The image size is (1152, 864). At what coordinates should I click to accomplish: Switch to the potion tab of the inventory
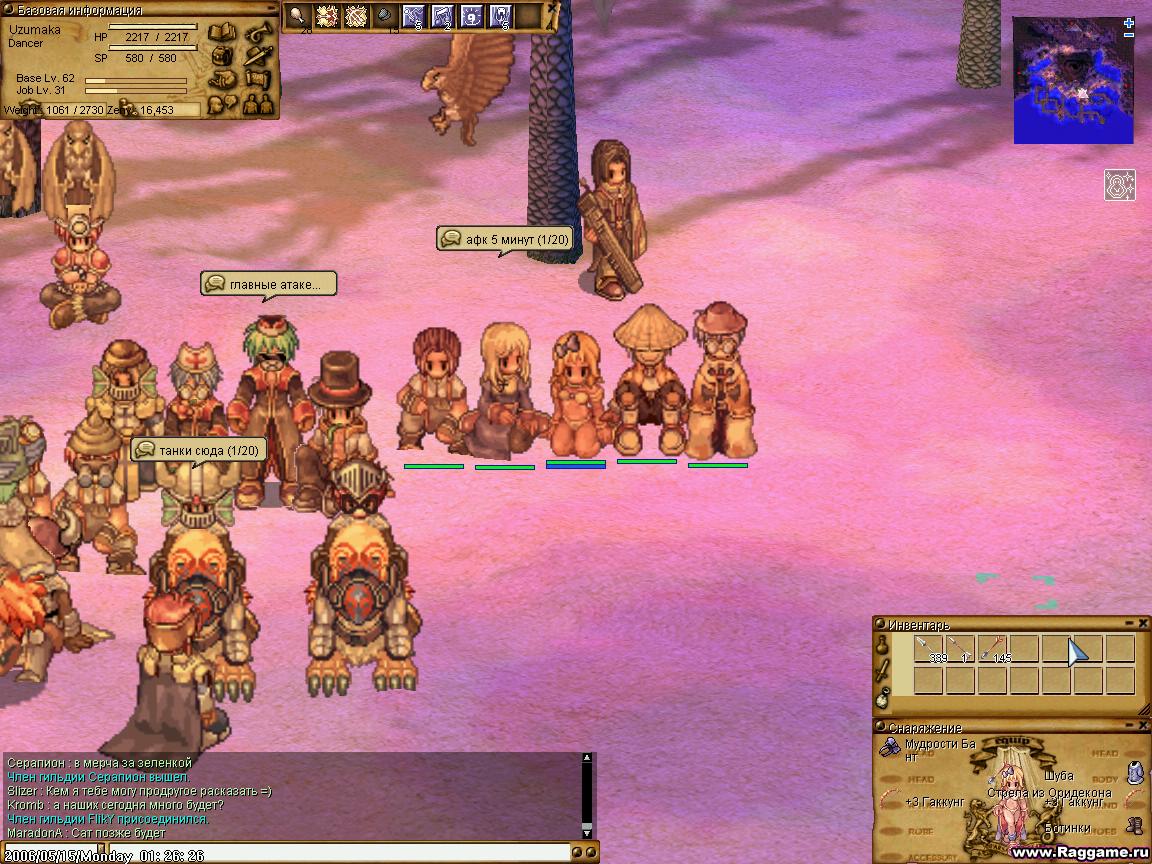[882, 647]
